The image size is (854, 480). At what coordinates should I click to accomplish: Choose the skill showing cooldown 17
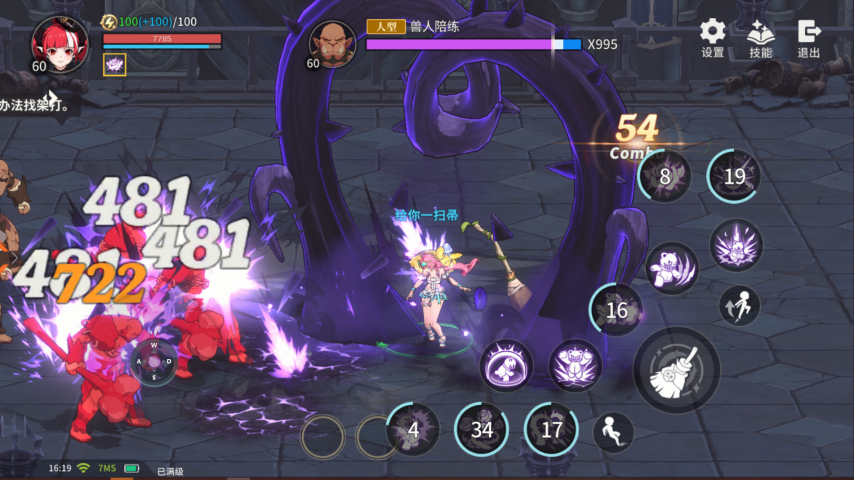pyautogui.click(x=552, y=430)
